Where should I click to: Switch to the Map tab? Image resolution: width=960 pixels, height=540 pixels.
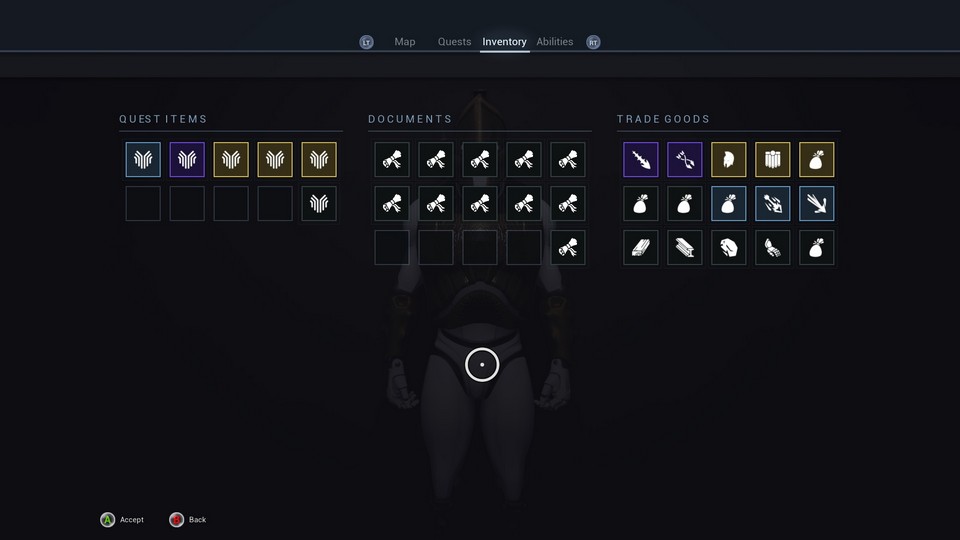coord(404,42)
